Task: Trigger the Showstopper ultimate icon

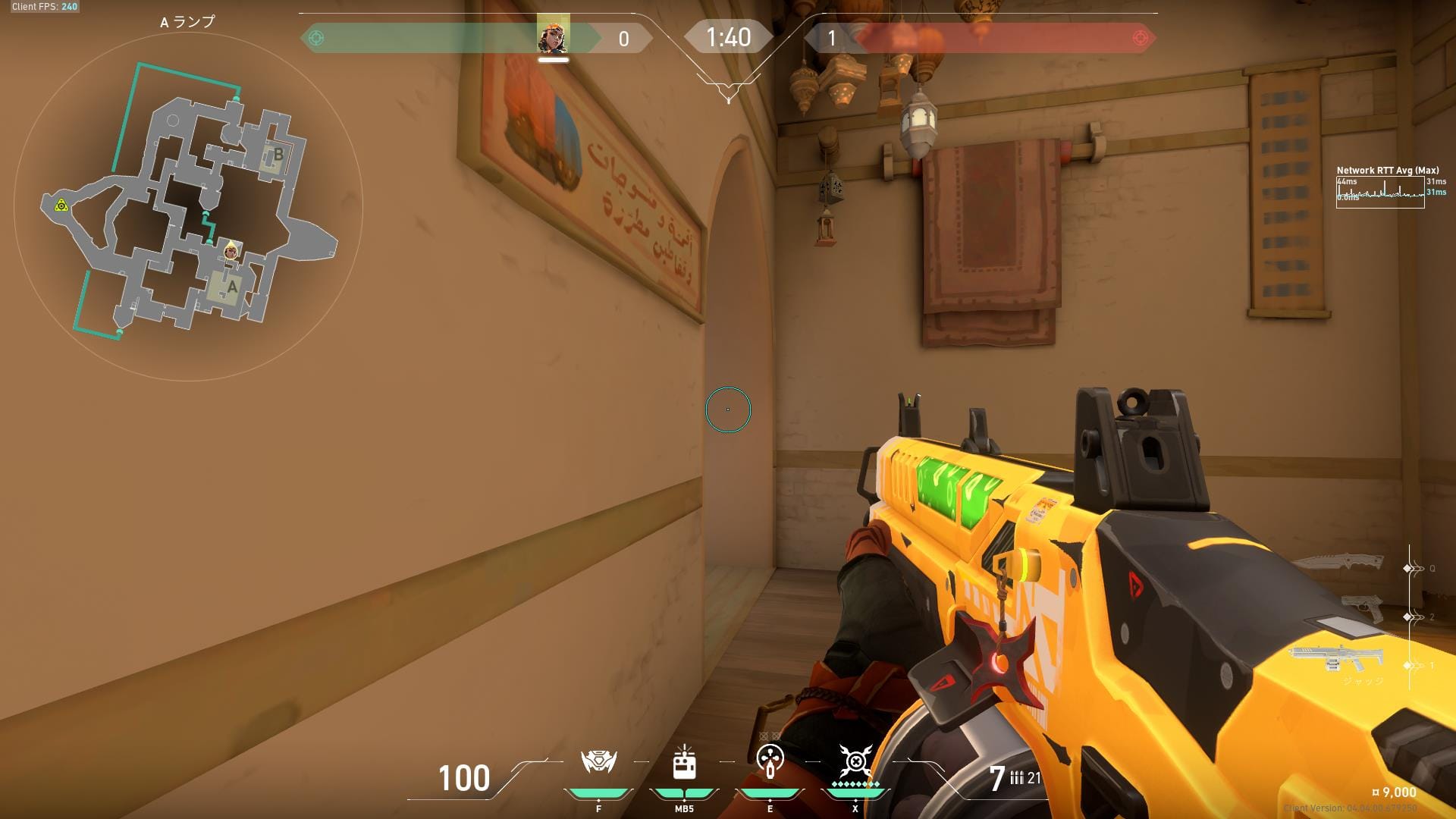Action: tap(855, 761)
